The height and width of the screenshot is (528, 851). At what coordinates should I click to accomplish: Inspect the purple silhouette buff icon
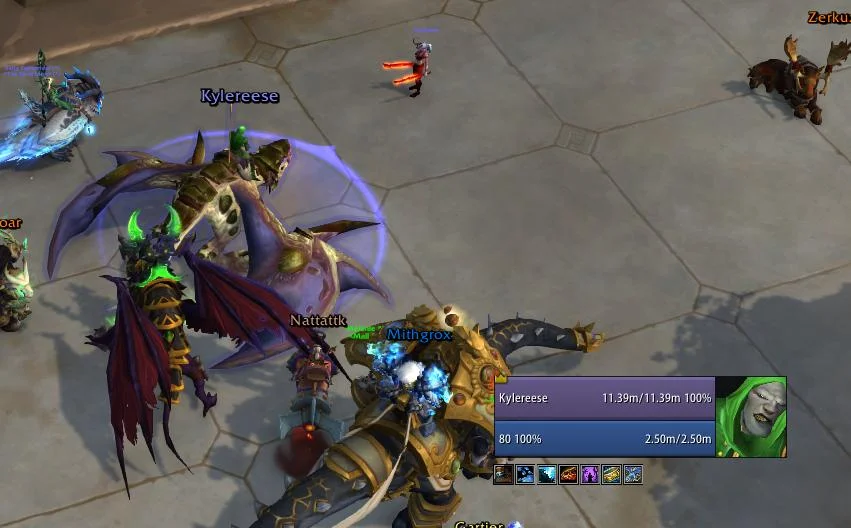590,475
